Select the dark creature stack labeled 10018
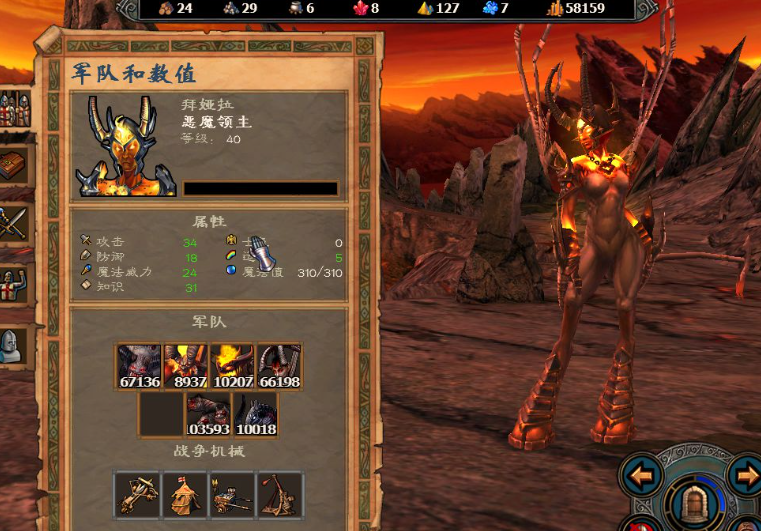The image size is (761, 531). [255, 414]
